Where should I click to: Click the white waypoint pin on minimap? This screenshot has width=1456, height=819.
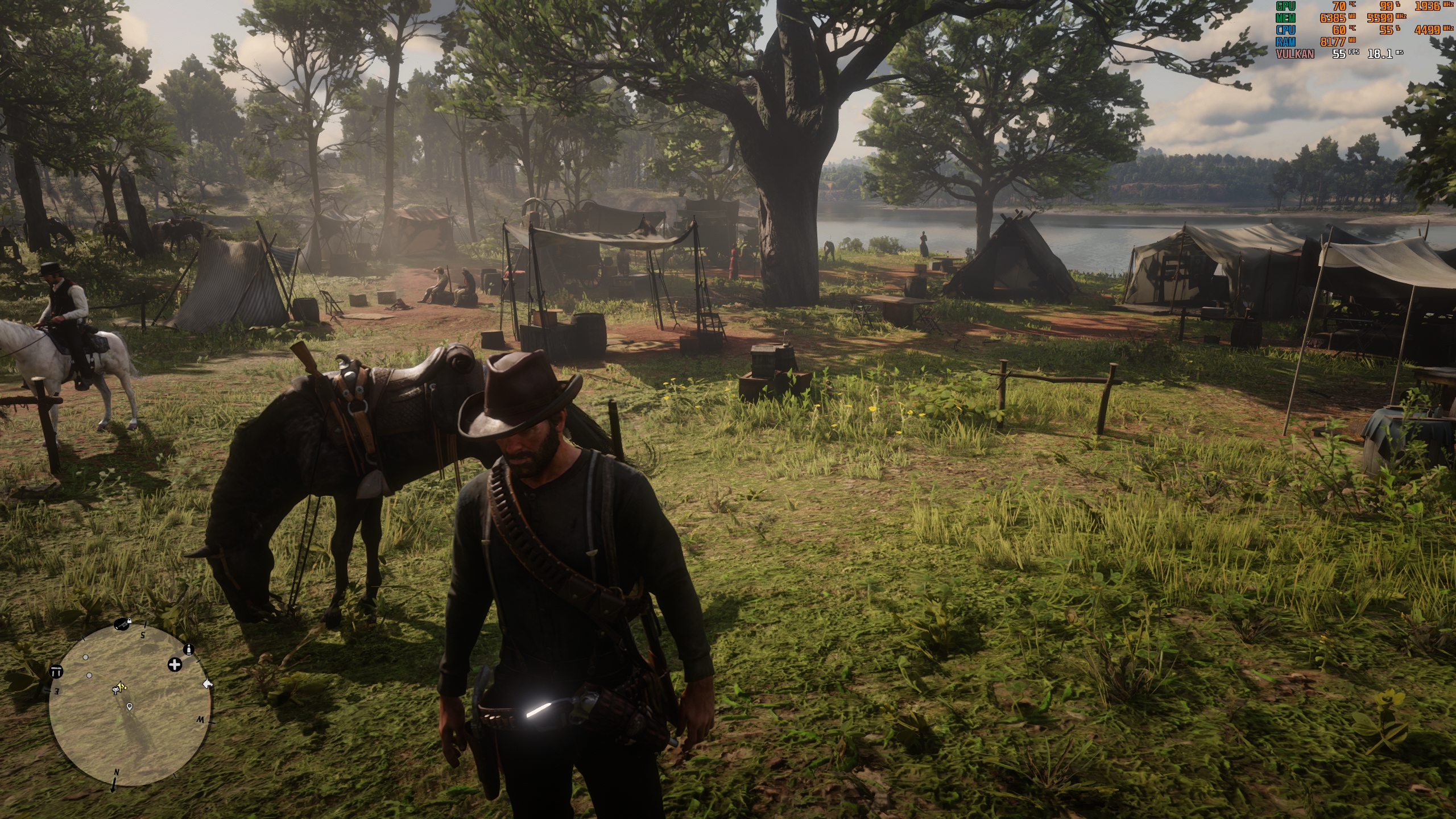coord(130,706)
